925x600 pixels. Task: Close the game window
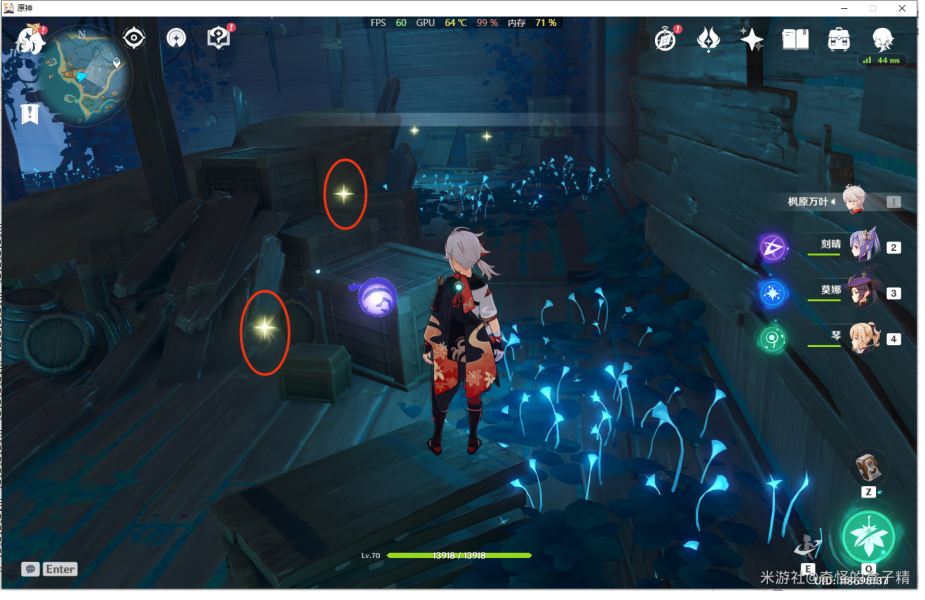(901, 8)
